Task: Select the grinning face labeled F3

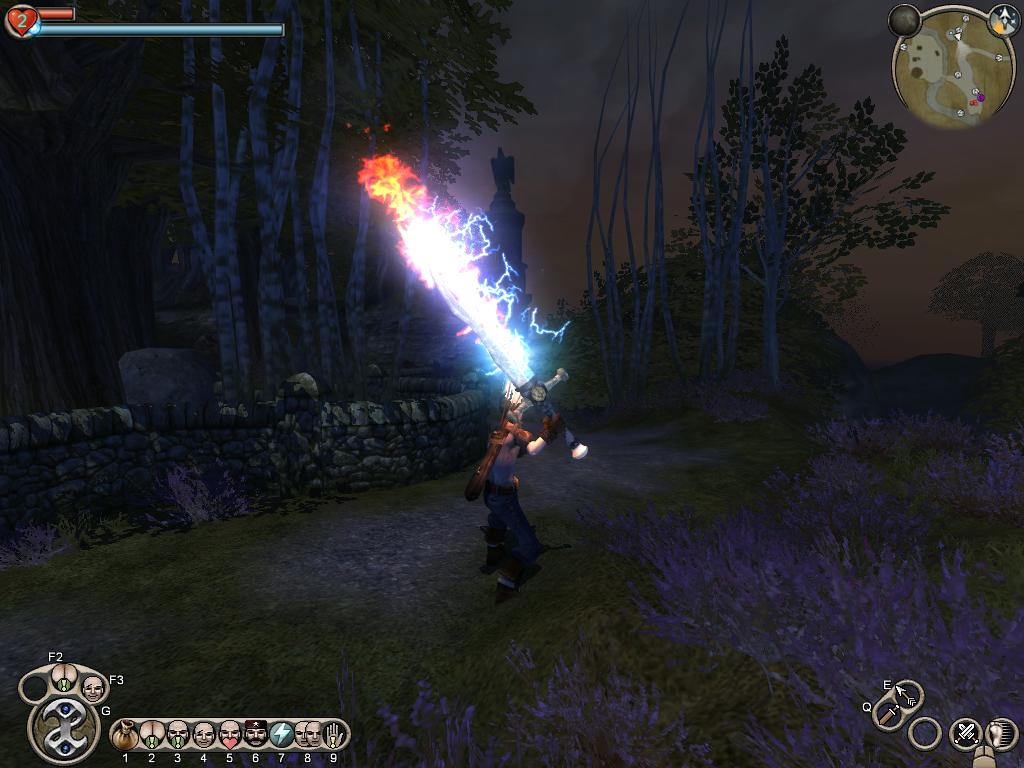Action: click(x=93, y=688)
